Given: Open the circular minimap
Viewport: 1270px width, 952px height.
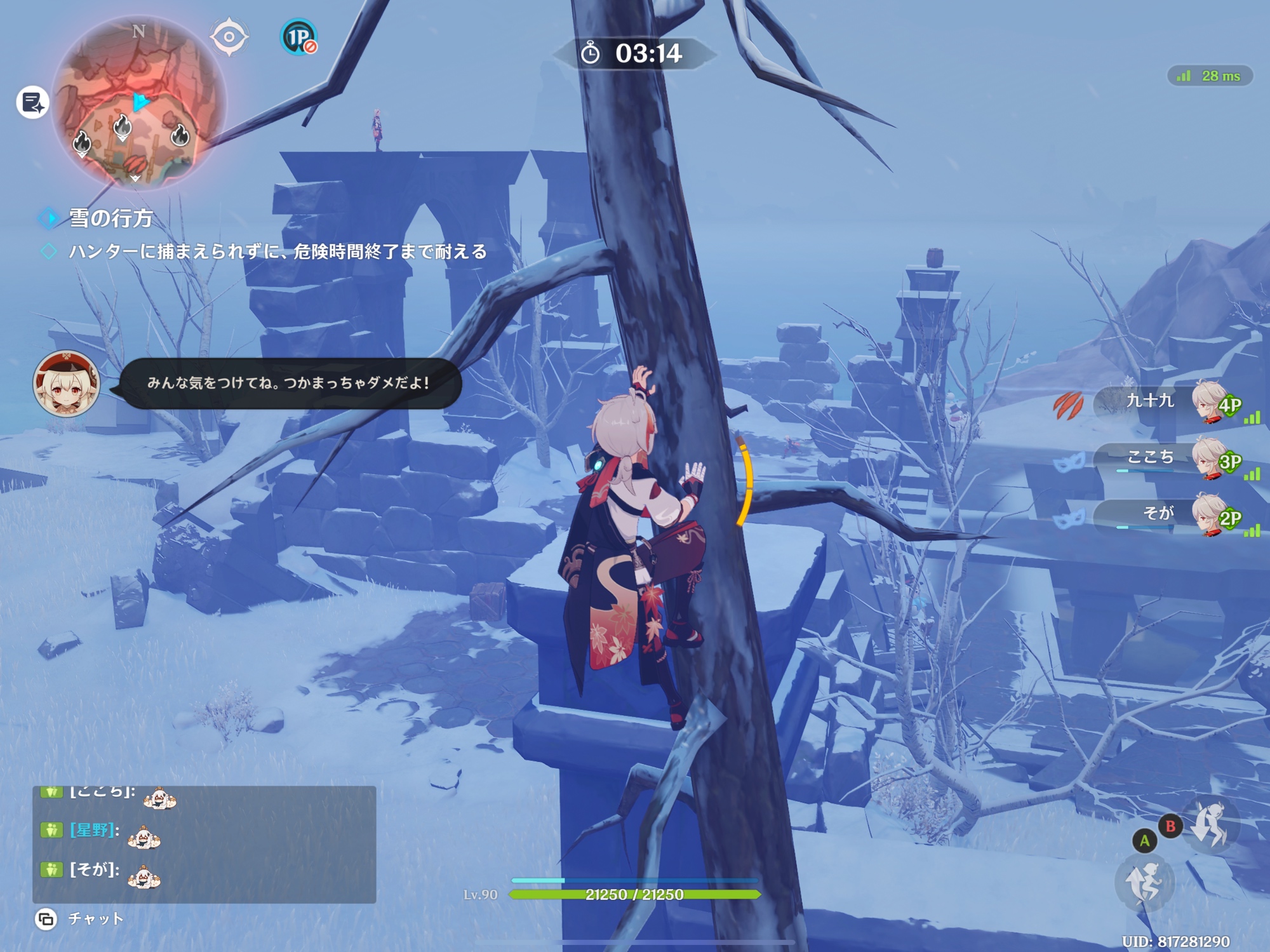Looking at the screenshot, I should (x=138, y=104).
